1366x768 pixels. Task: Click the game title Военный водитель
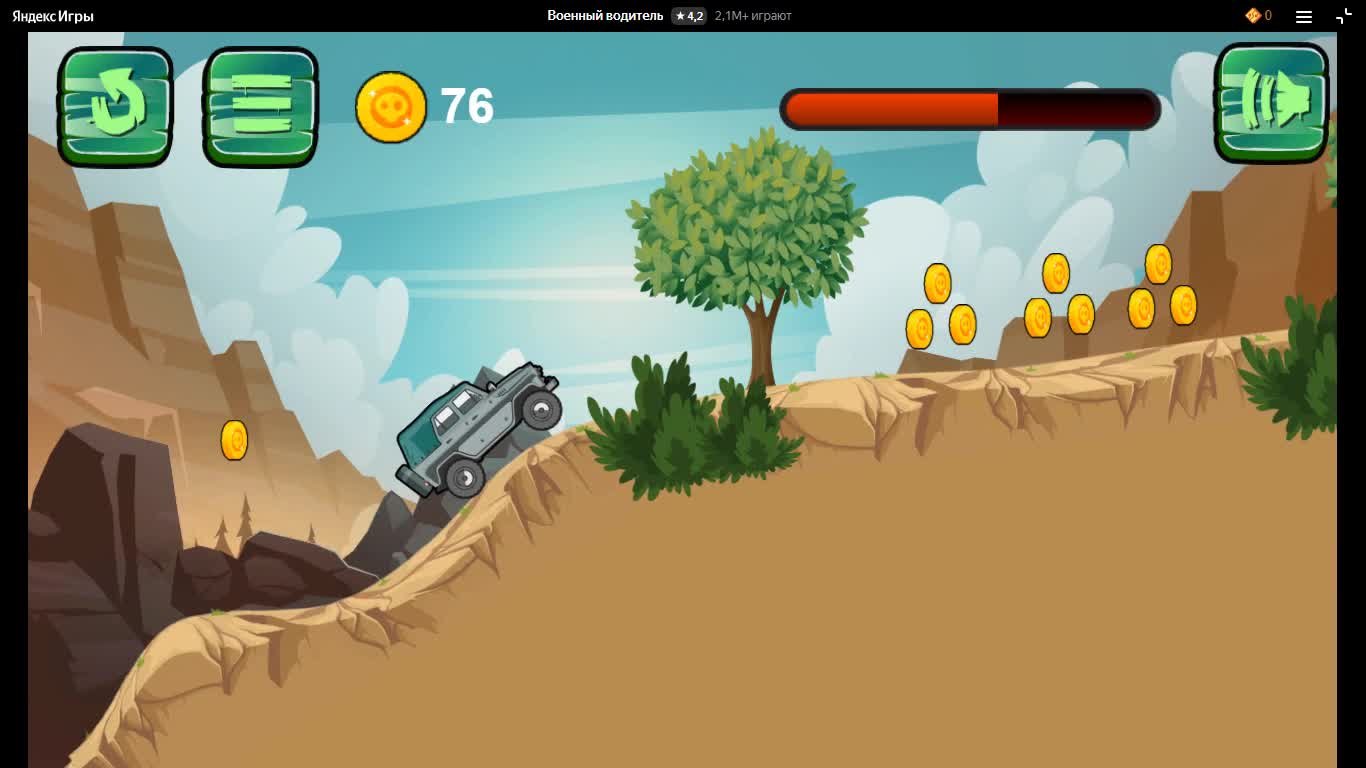tap(604, 15)
